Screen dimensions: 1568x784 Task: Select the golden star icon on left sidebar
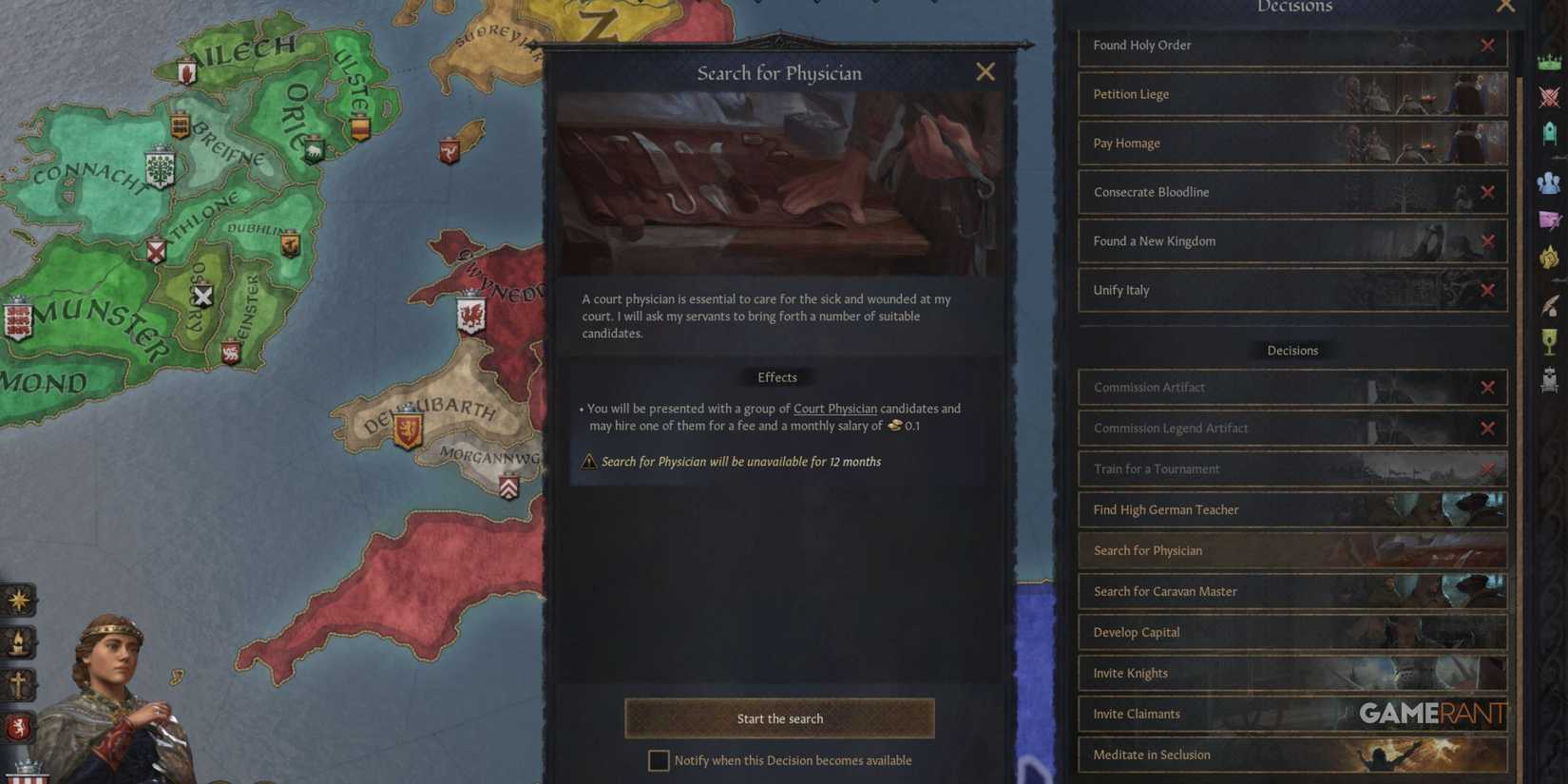[18, 599]
